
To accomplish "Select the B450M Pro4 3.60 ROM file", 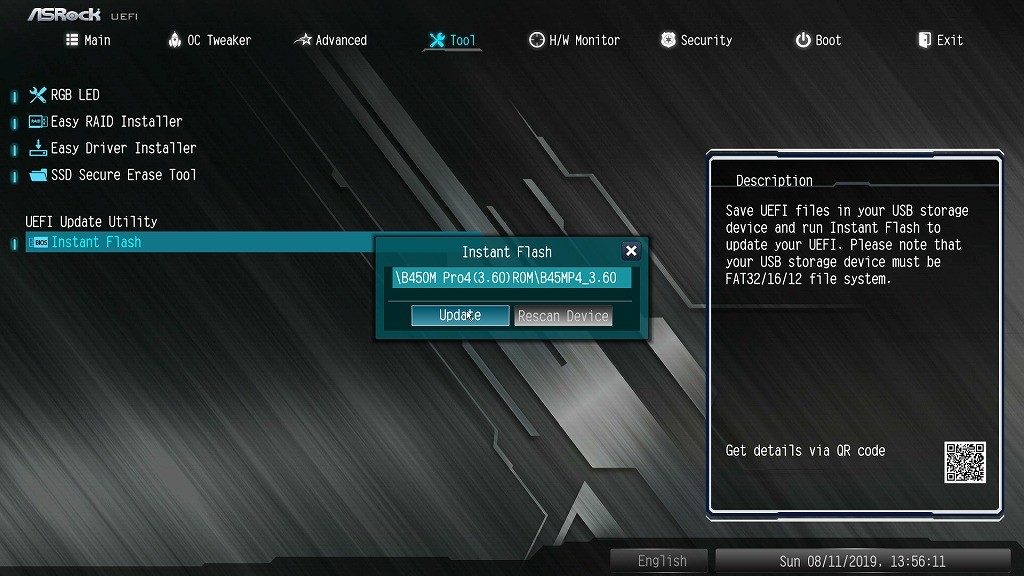I will coord(511,278).
